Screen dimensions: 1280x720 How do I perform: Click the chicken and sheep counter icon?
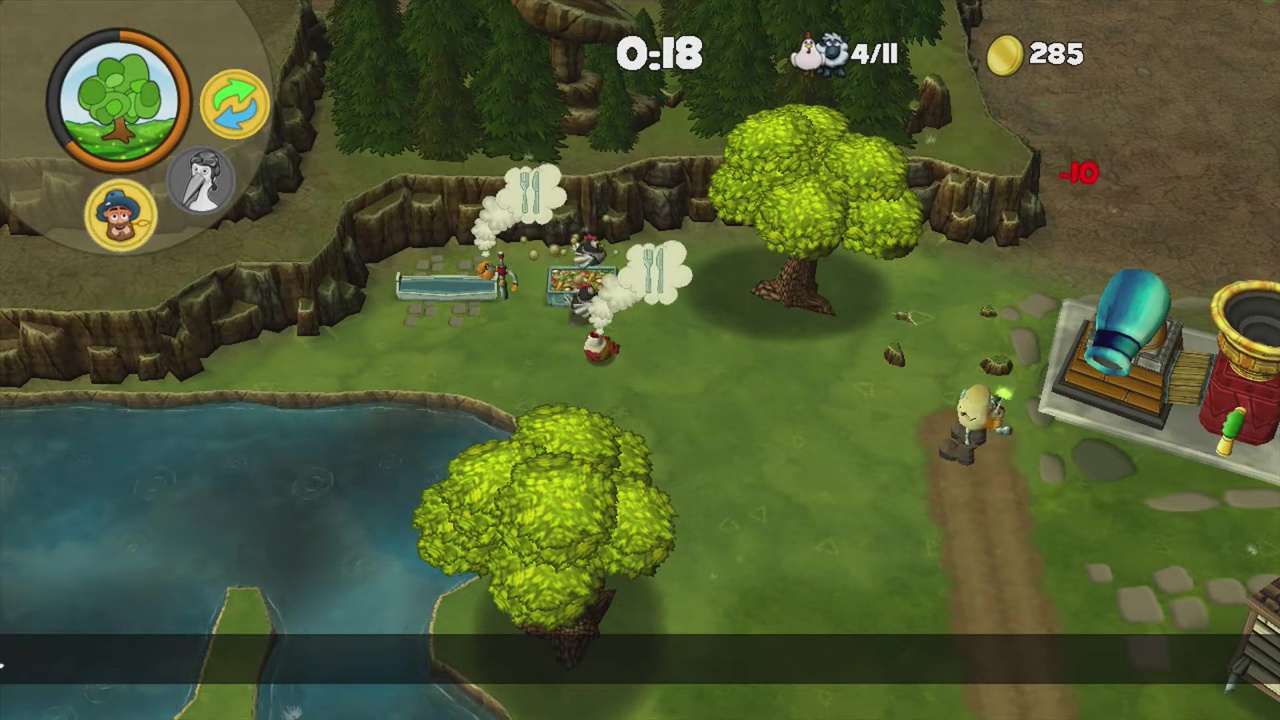pyautogui.click(x=822, y=54)
